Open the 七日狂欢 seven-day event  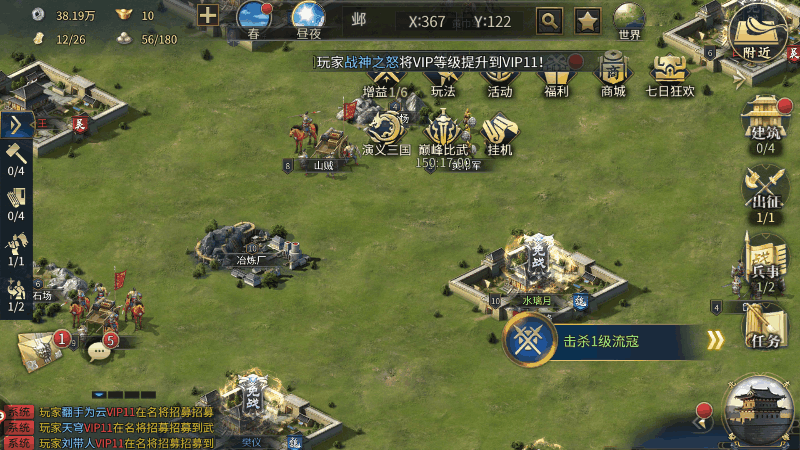coord(670,74)
